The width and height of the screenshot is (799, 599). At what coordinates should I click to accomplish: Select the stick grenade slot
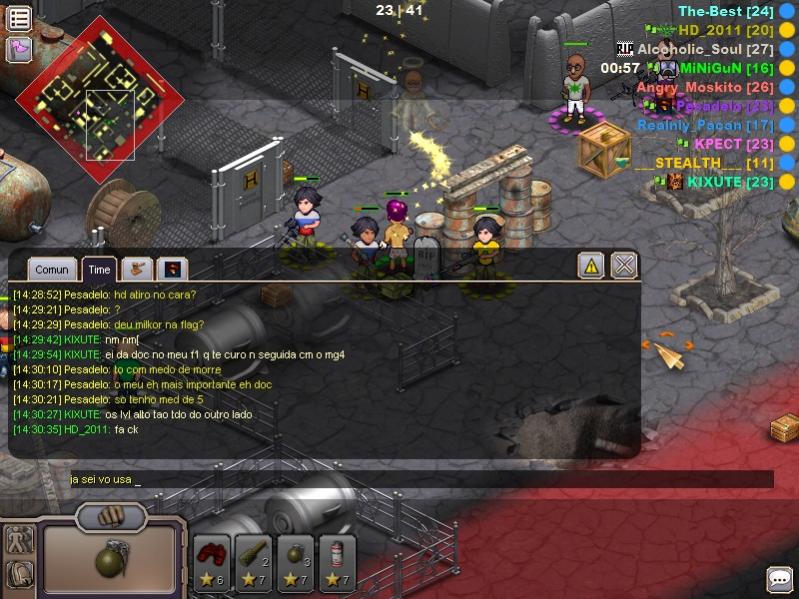[x=254, y=562]
